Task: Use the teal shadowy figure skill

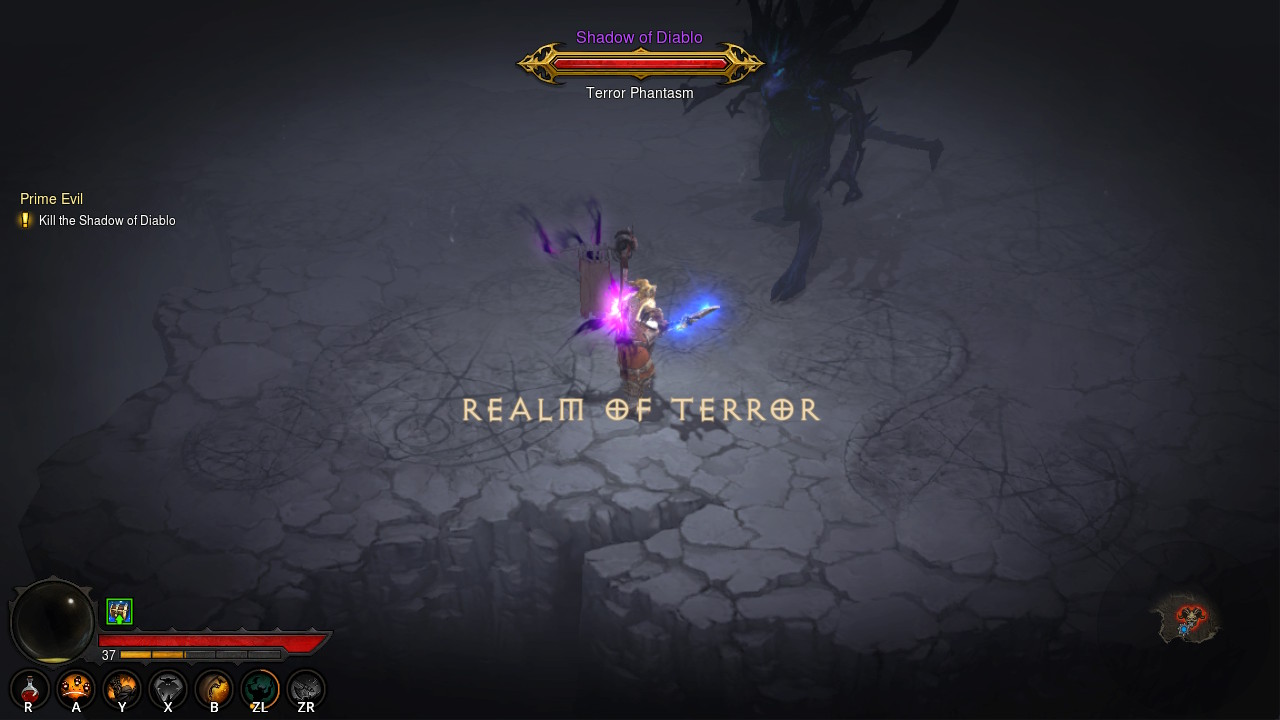Action: (x=260, y=688)
